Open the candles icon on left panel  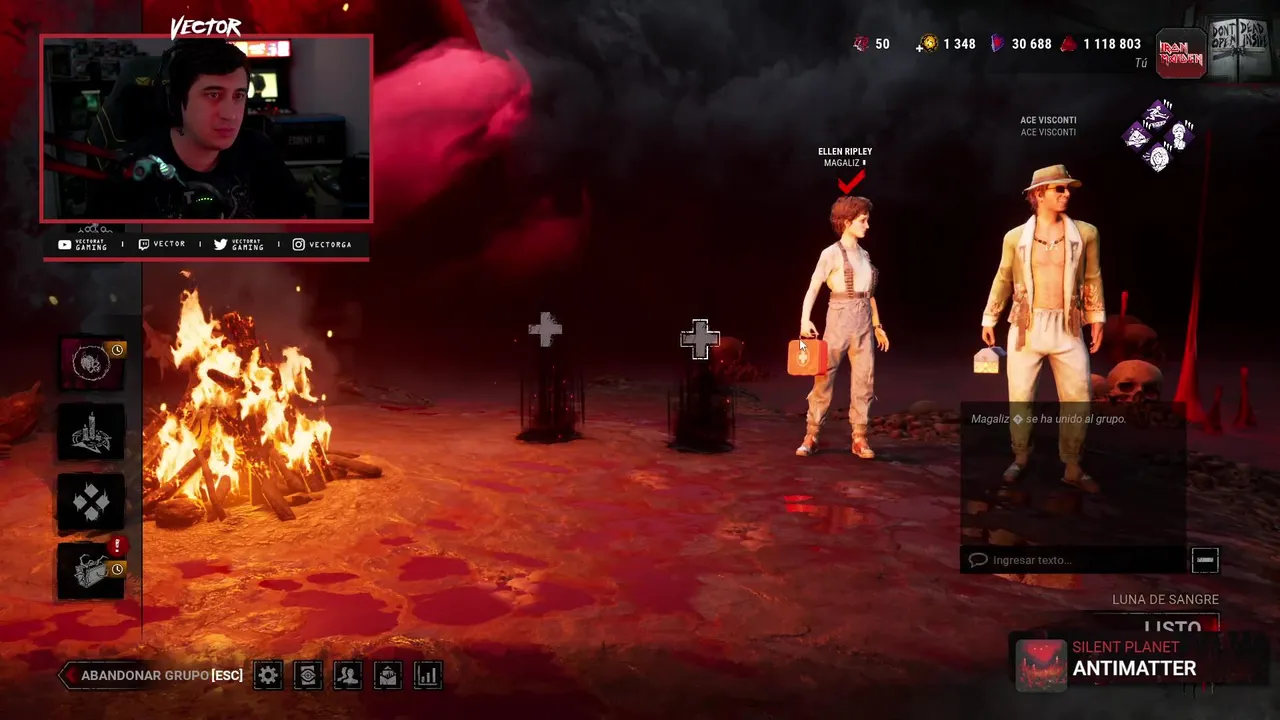pos(92,432)
